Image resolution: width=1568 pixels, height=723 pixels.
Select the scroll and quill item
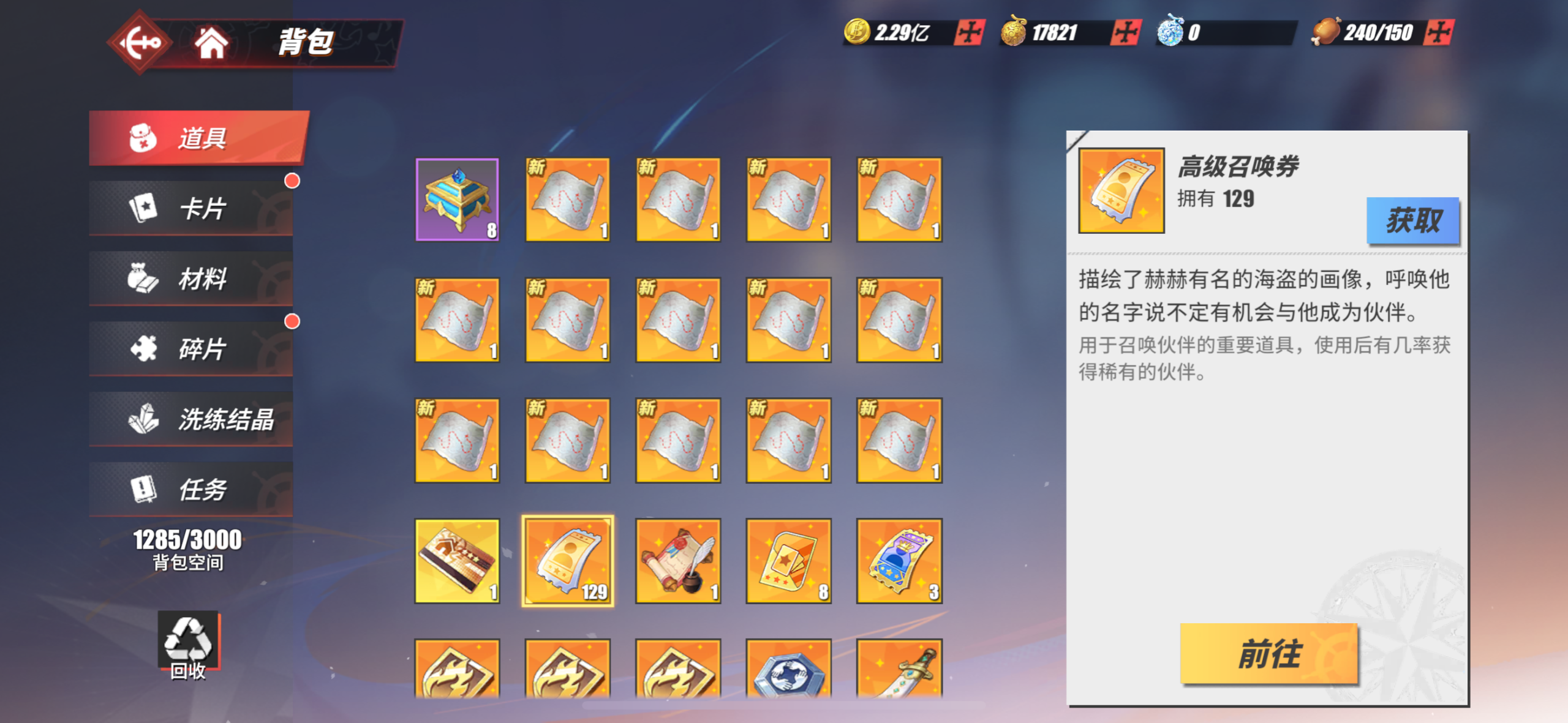point(678,561)
